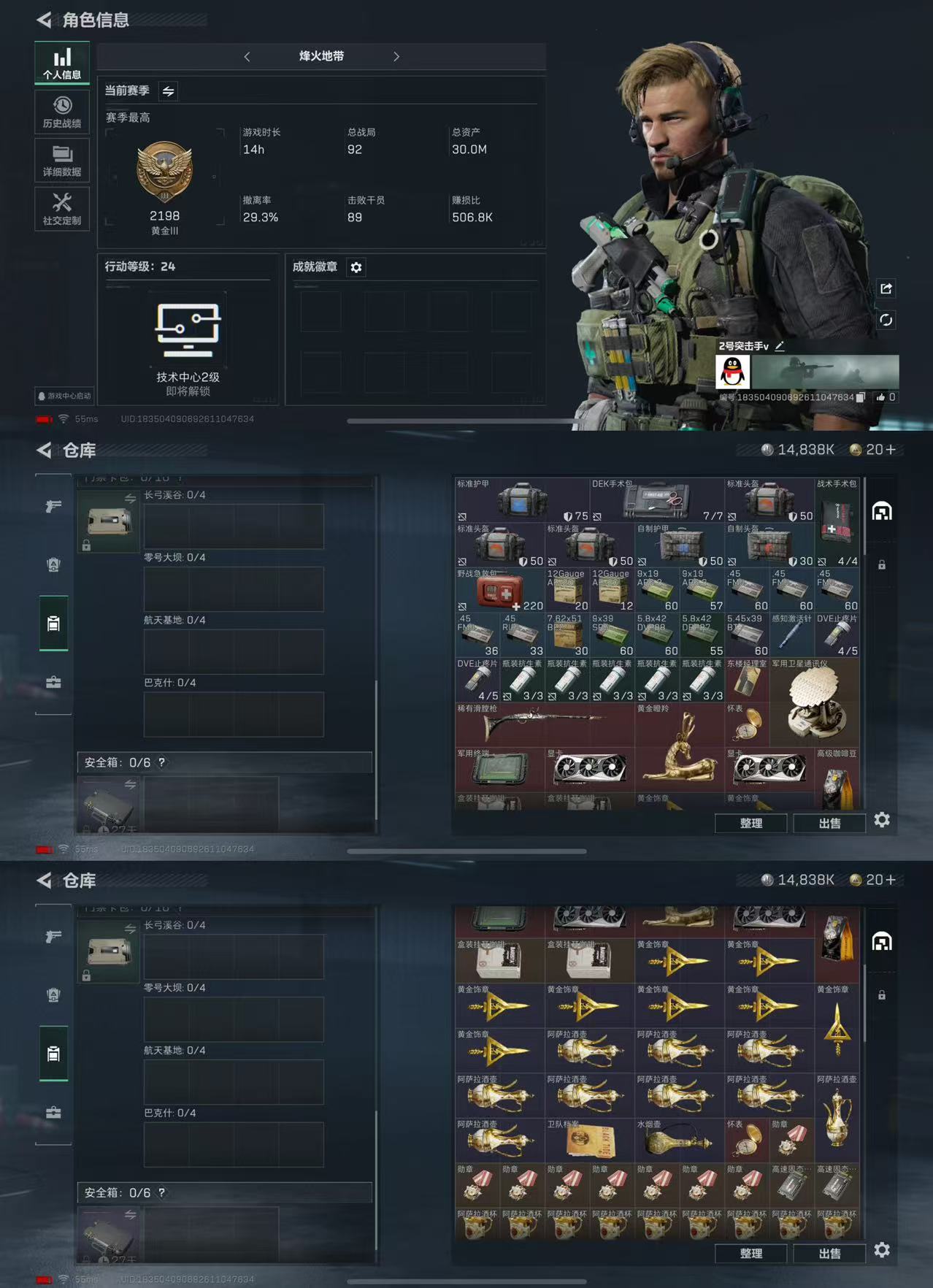The width and height of the screenshot is (933, 1288).
Task: Click the share icon beside the character
Action: pos(886,288)
